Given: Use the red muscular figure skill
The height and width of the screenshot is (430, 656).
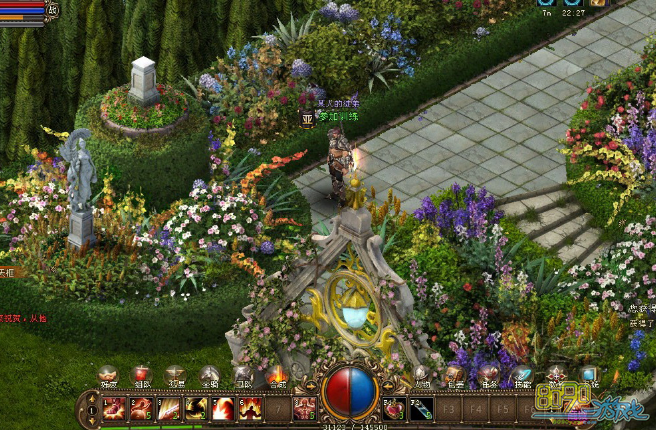Looking at the screenshot, I should pos(303,408).
